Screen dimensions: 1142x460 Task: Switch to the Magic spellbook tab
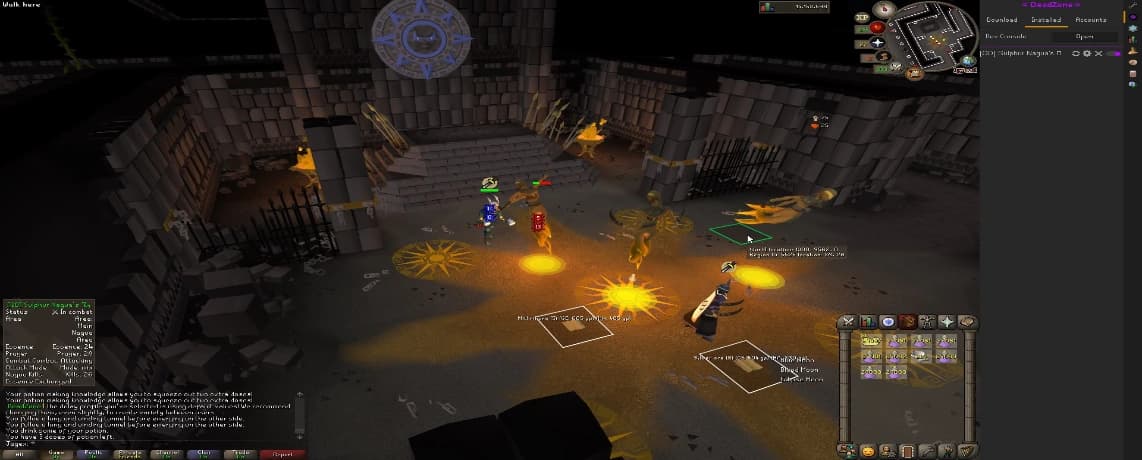(965, 321)
